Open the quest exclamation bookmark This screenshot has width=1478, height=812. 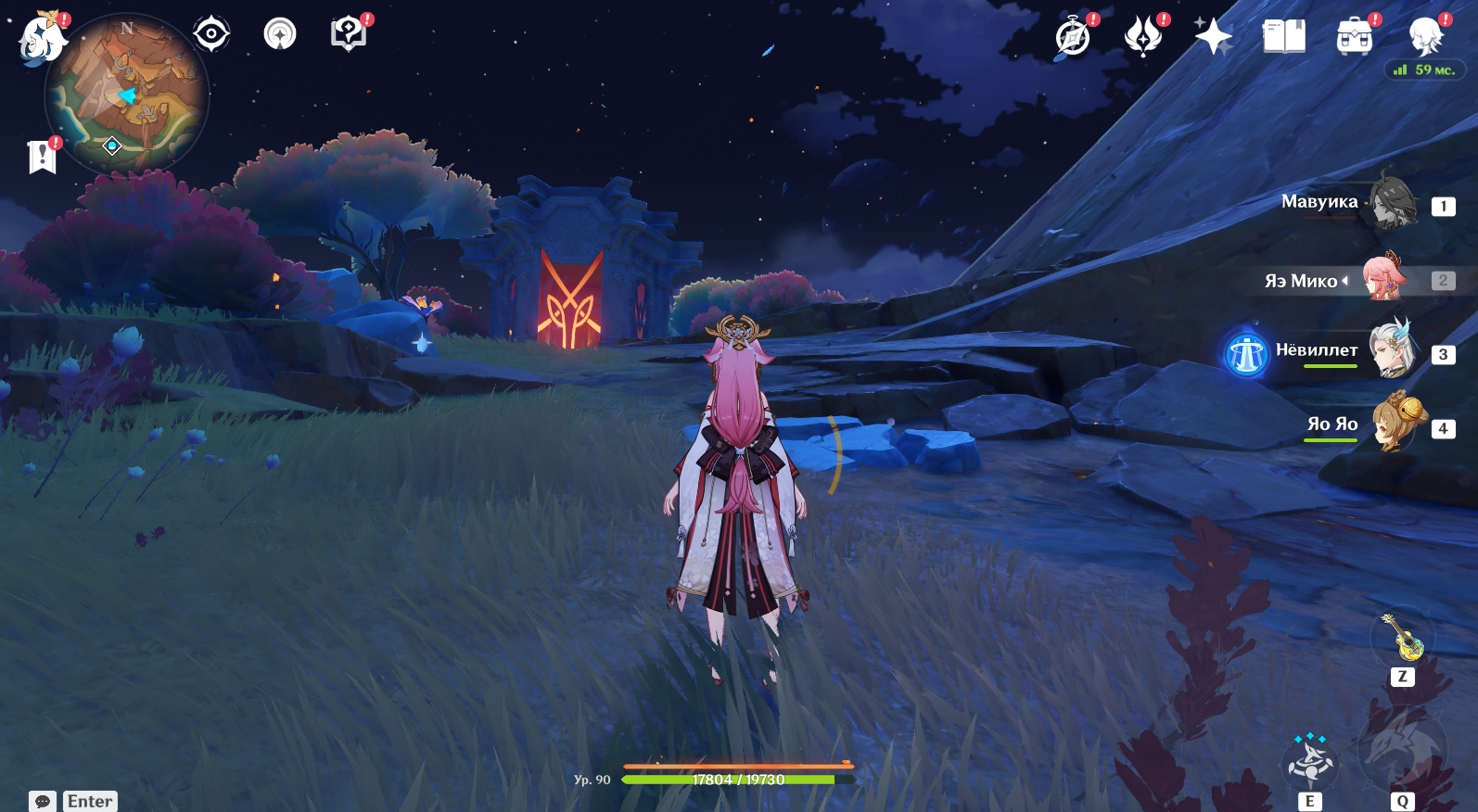[42, 157]
